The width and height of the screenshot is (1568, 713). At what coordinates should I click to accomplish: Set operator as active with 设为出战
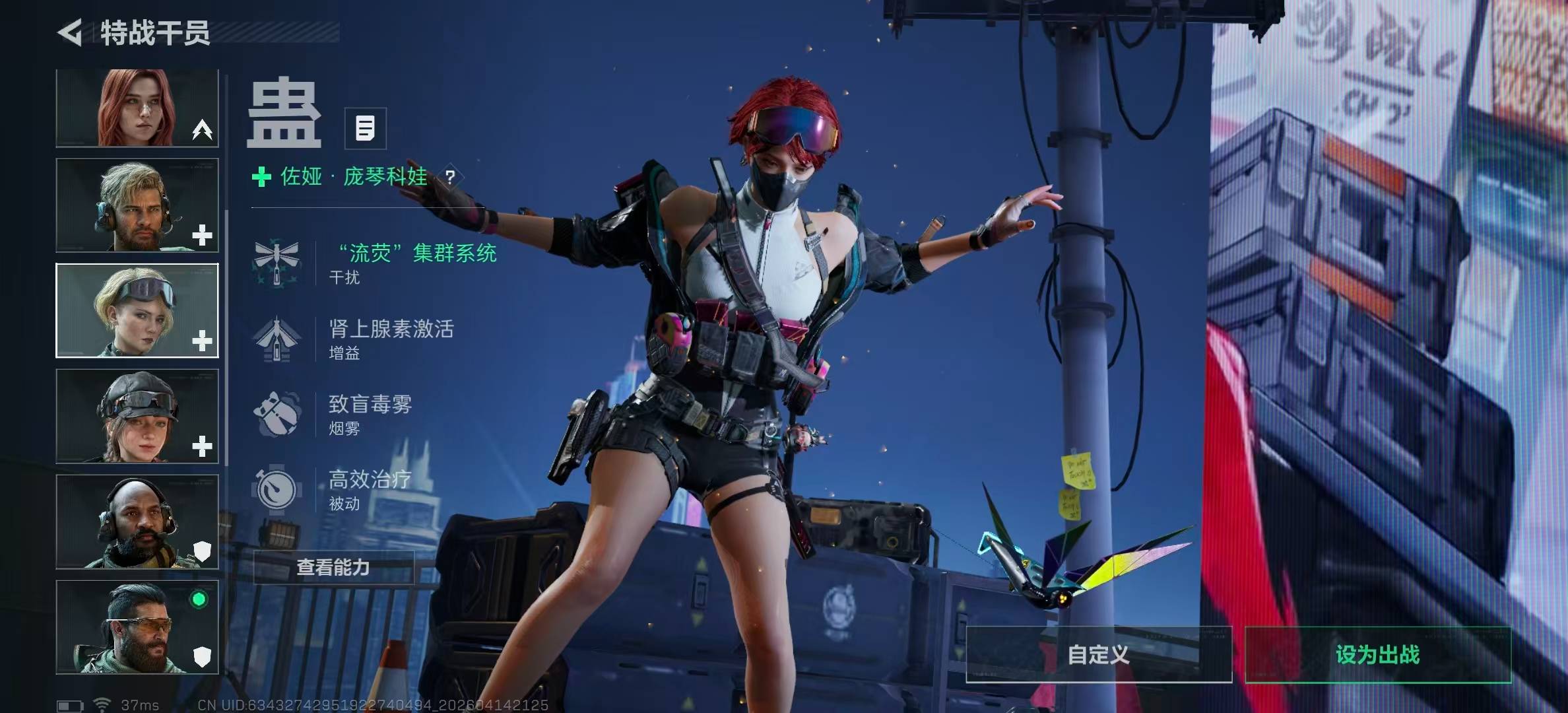tap(1377, 654)
